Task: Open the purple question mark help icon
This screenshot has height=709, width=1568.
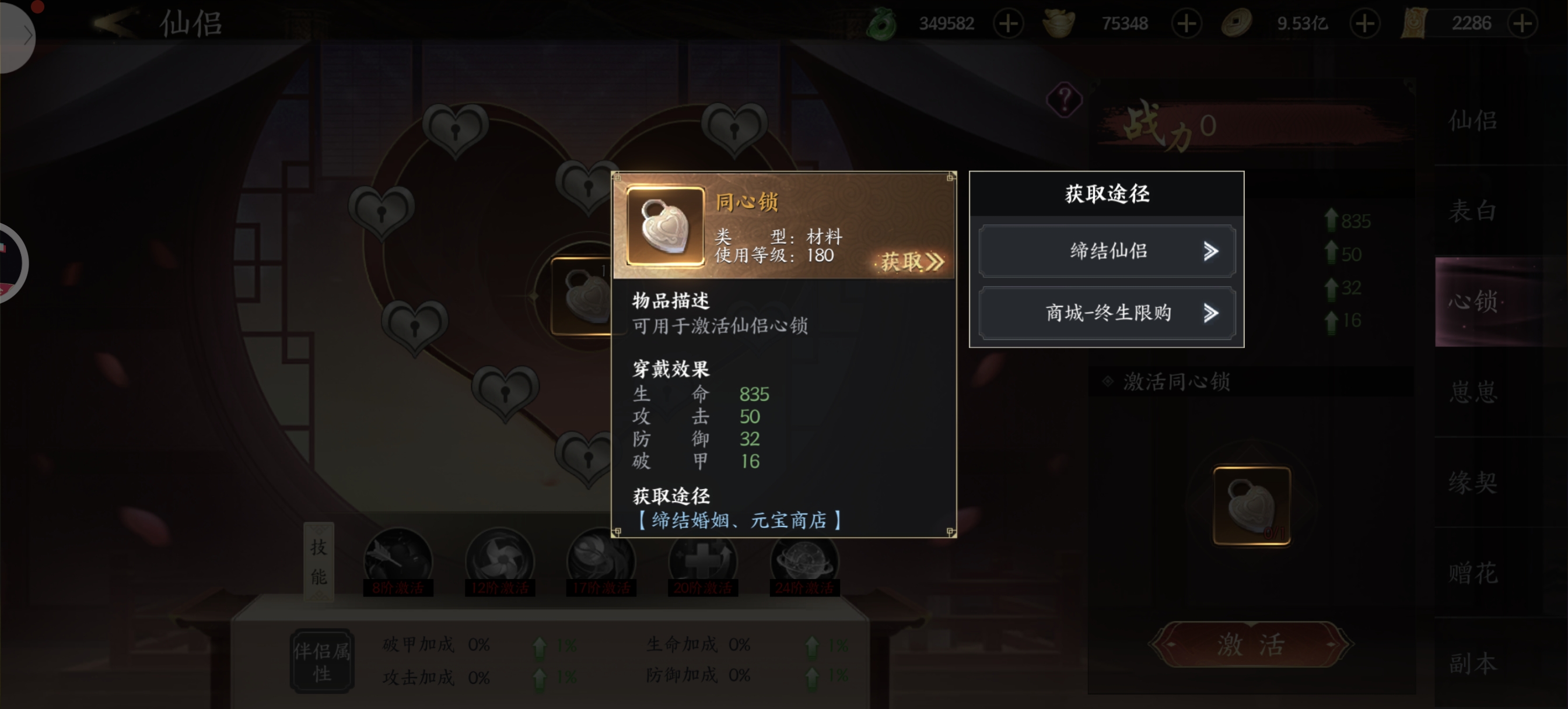Action: coord(1064,99)
